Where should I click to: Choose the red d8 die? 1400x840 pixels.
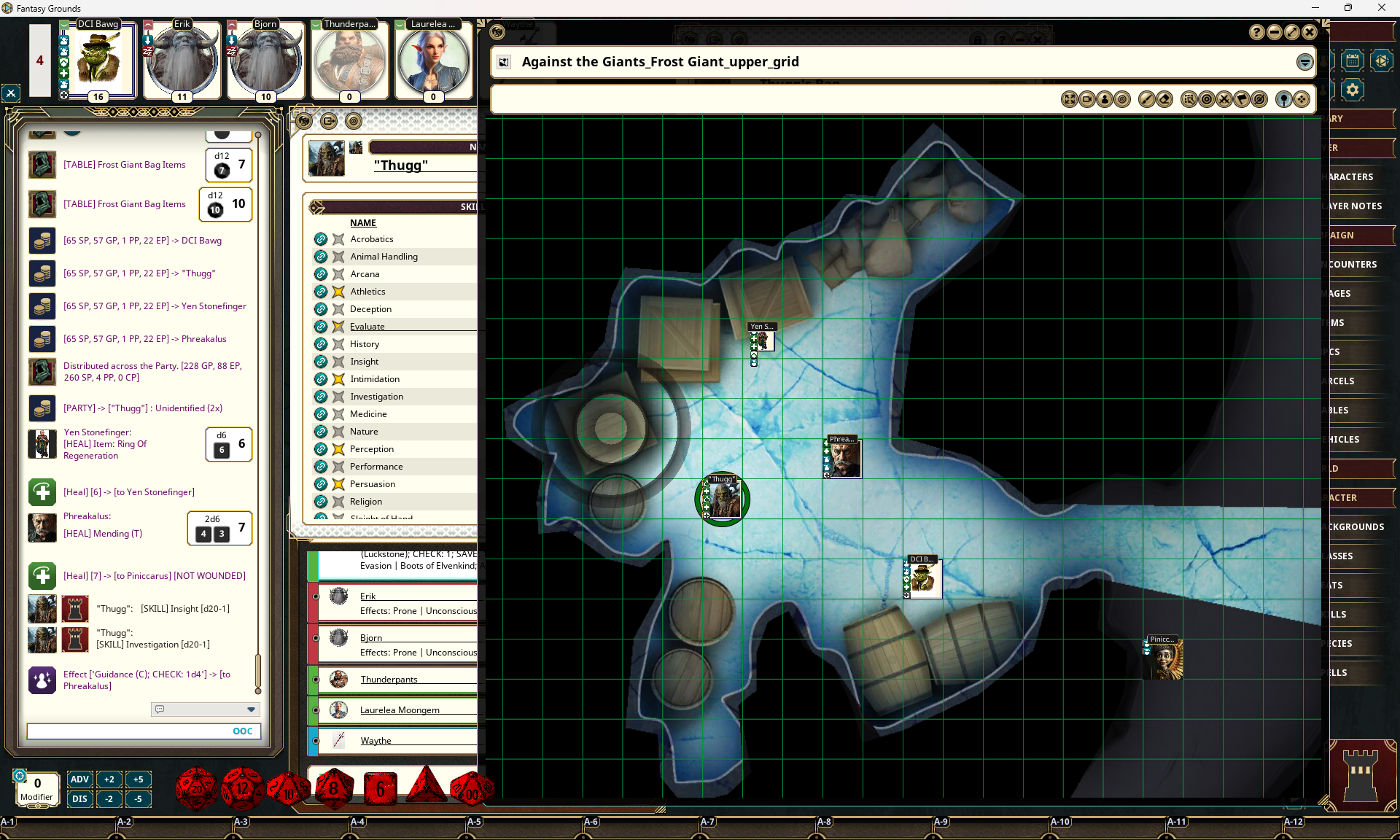333,788
